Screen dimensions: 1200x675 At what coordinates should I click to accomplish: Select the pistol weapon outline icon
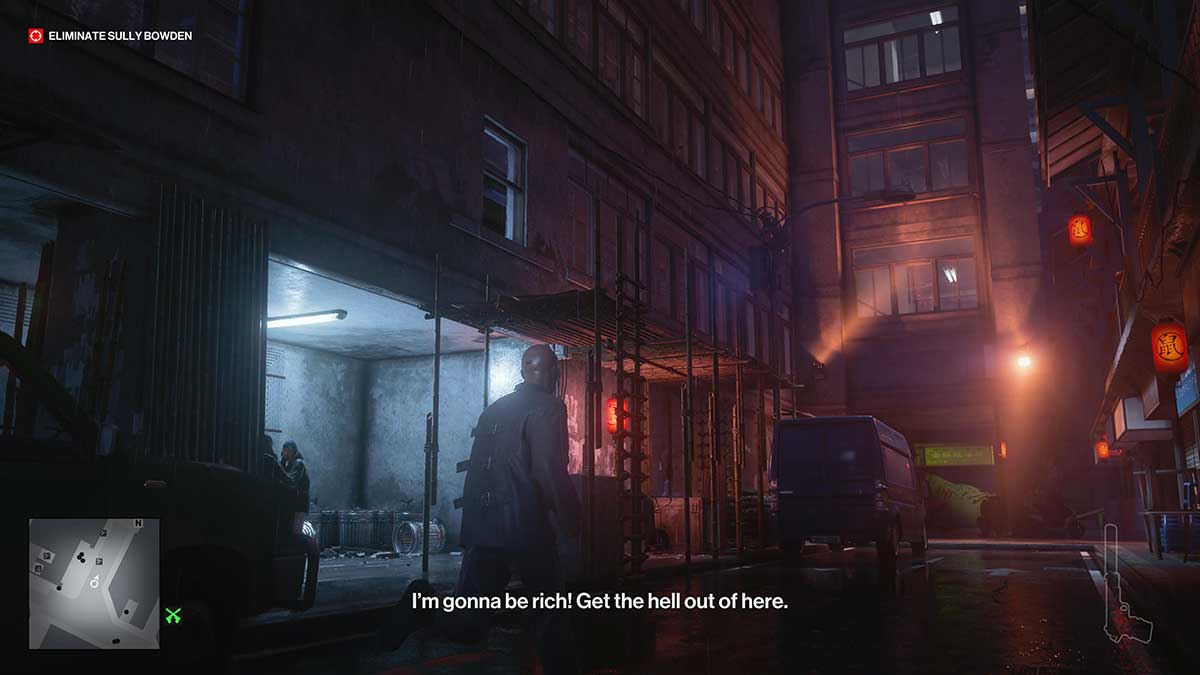point(1125,583)
